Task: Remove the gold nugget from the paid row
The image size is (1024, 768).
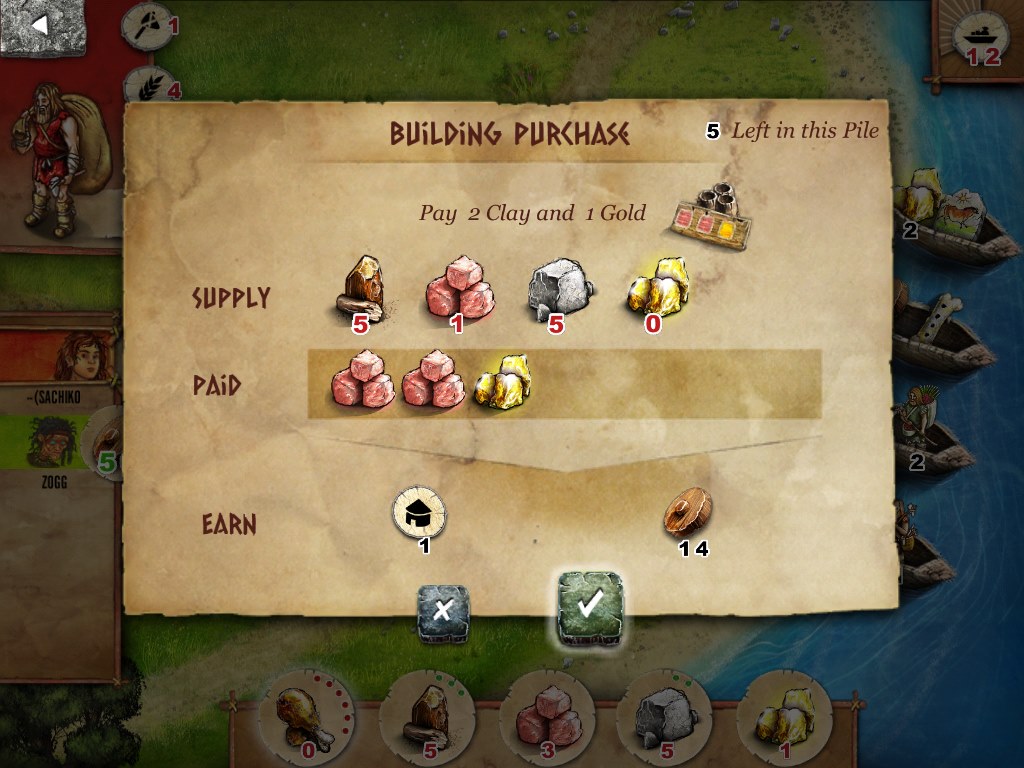Action: coord(501,379)
